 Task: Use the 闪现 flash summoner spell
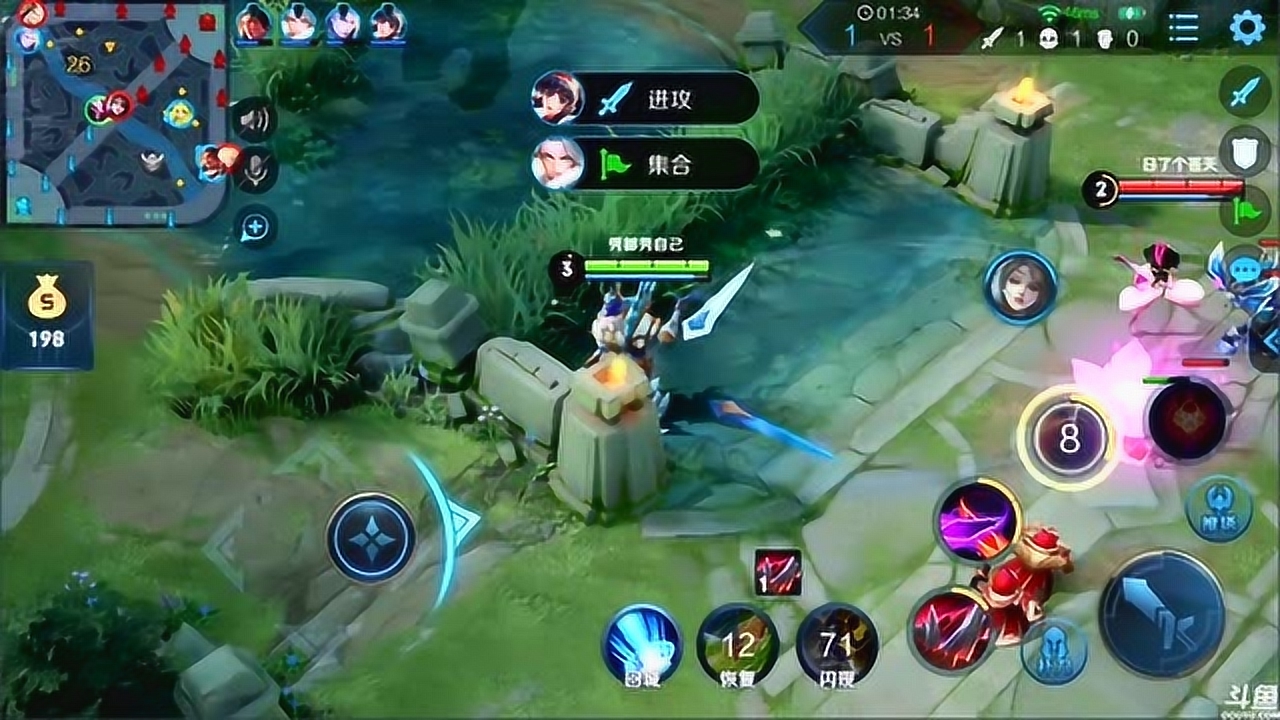tap(837, 645)
